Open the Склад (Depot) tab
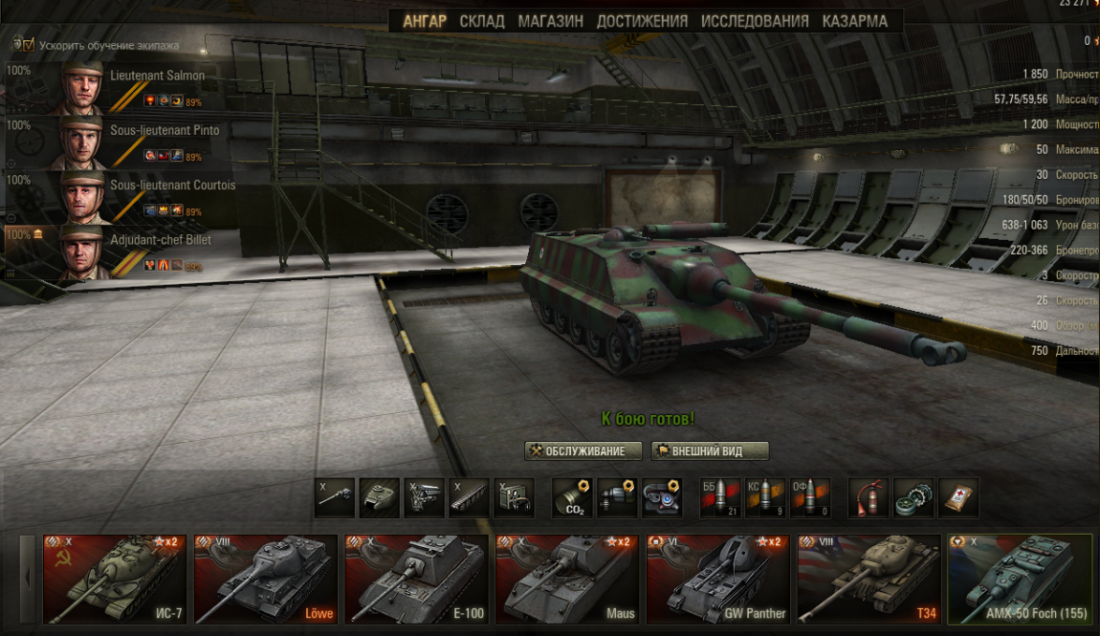This screenshot has width=1100, height=636. pos(482,21)
